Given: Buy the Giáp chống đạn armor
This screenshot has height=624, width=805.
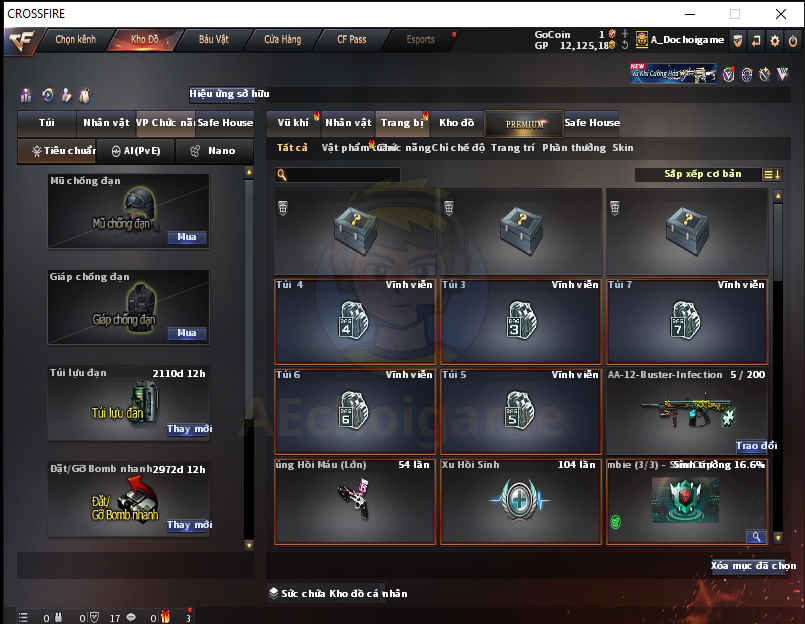Looking at the screenshot, I should (187, 333).
